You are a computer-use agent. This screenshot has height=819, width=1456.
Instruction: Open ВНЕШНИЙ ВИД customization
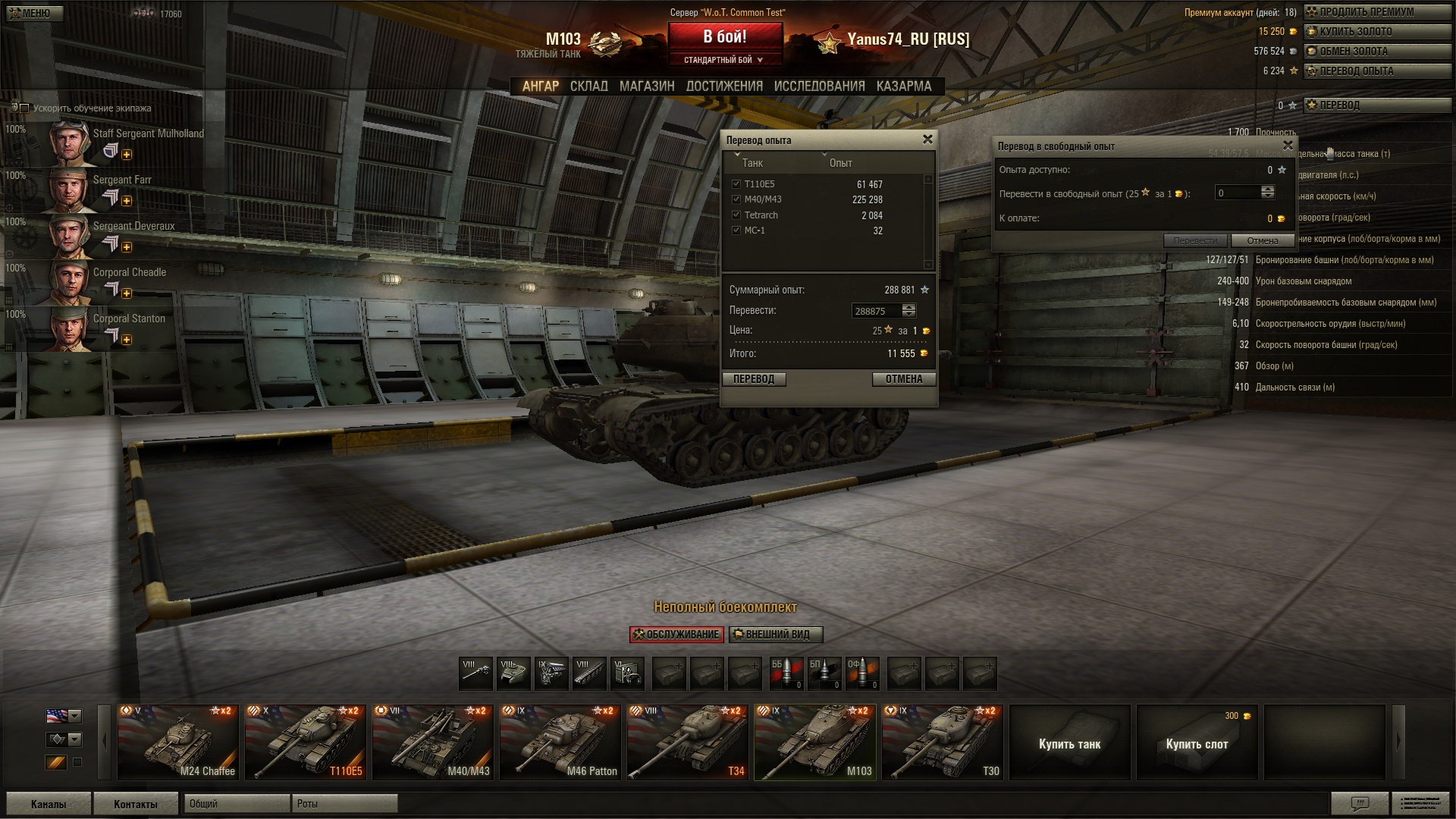(x=776, y=635)
